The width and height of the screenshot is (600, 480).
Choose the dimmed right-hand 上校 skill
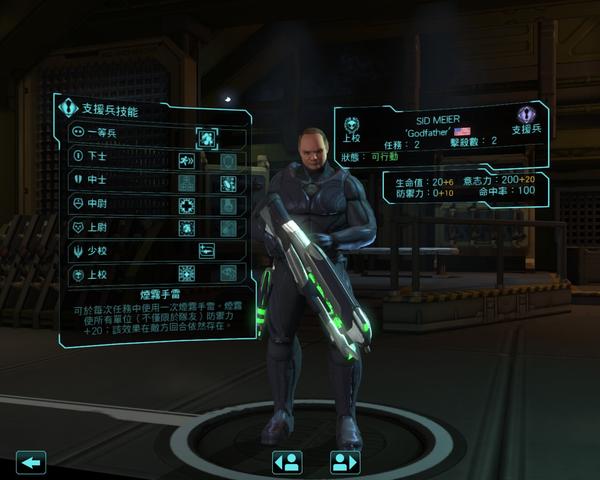(x=229, y=273)
